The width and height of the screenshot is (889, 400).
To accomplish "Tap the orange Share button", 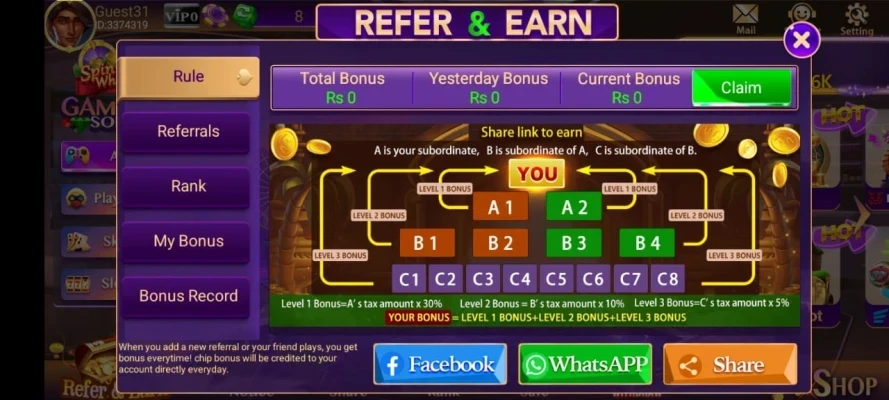I will (x=729, y=364).
